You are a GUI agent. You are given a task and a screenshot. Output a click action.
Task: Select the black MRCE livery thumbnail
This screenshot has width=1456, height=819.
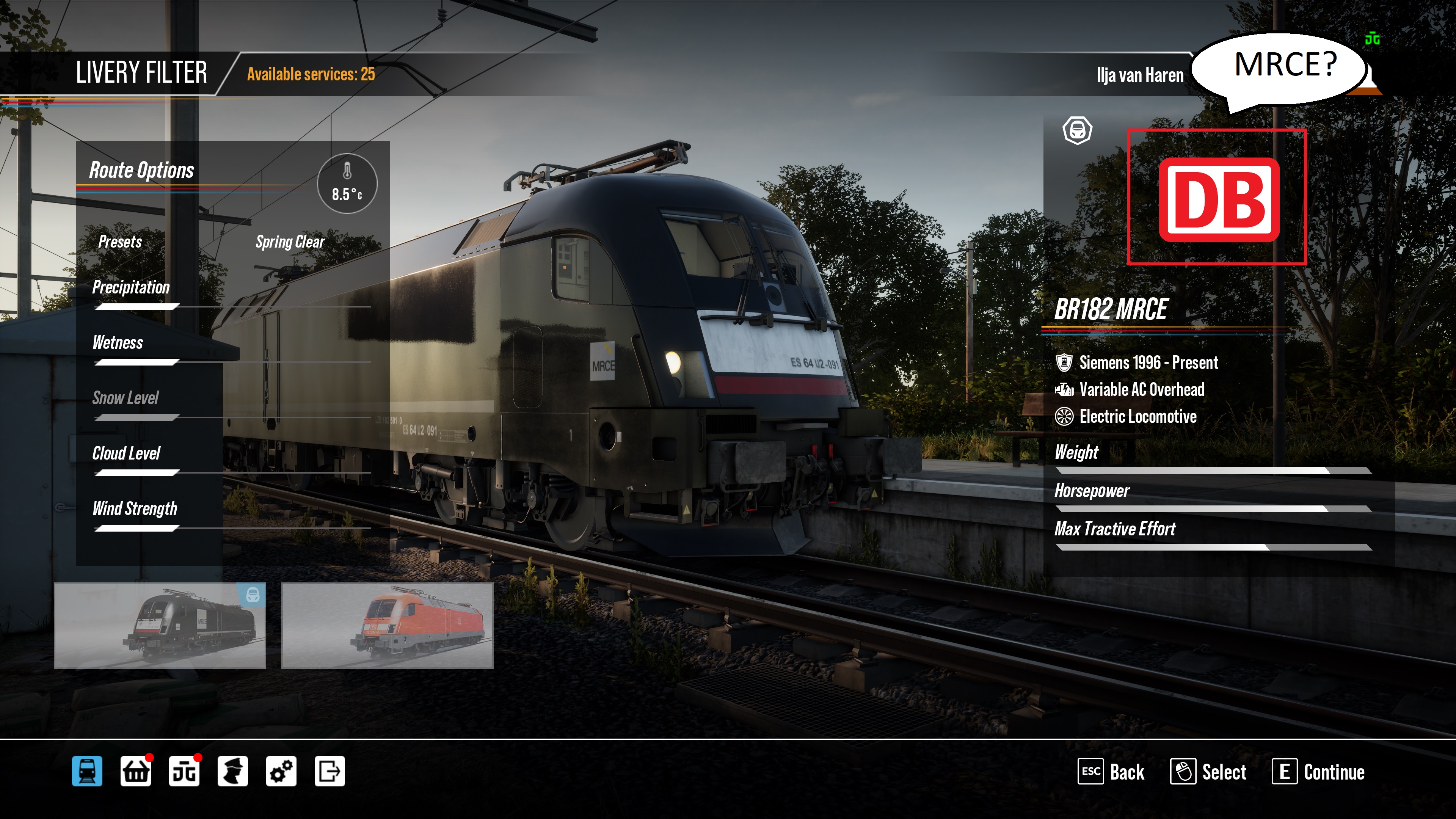pos(160,626)
